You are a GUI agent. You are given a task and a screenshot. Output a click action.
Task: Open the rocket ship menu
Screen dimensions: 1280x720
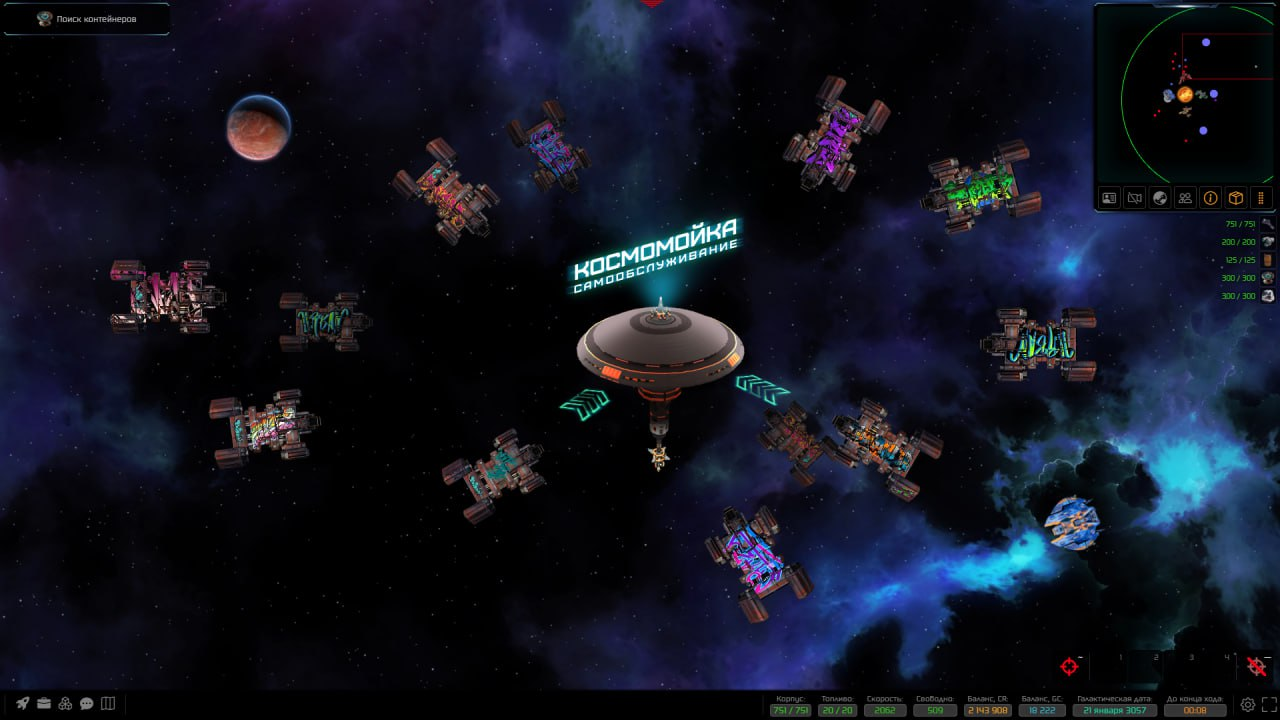coord(22,703)
